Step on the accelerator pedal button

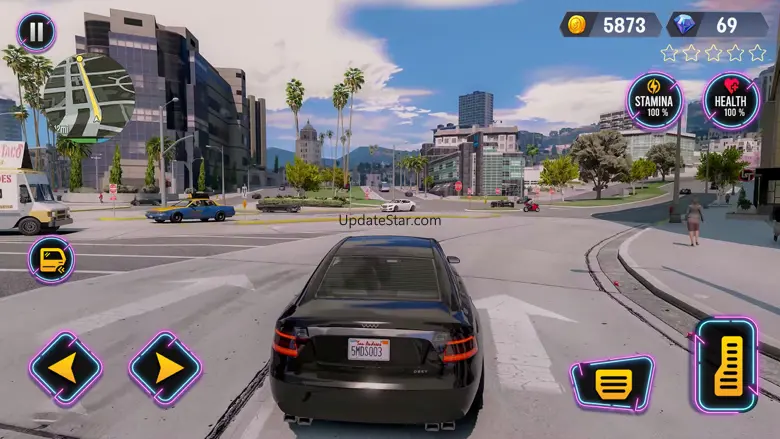click(x=725, y=364)
